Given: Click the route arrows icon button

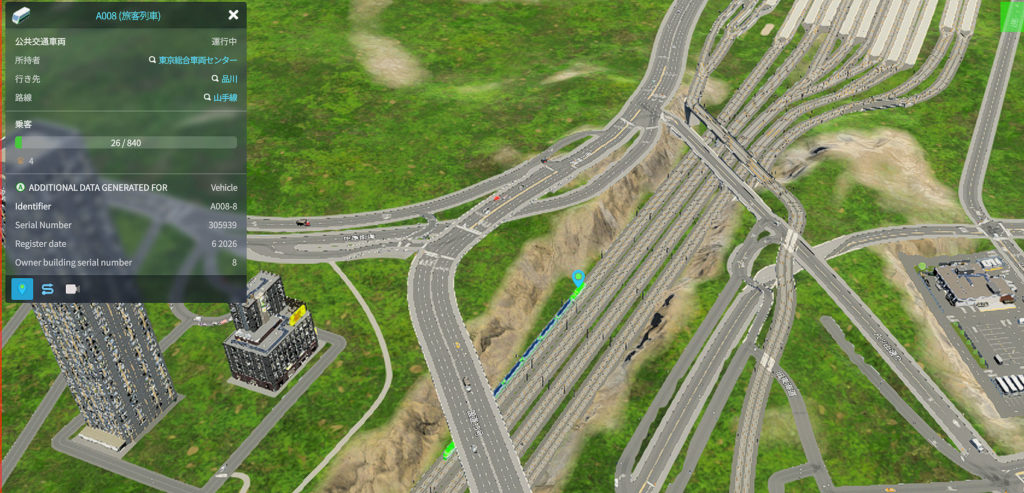Looking at the screenshot, I should click(47, 289).
